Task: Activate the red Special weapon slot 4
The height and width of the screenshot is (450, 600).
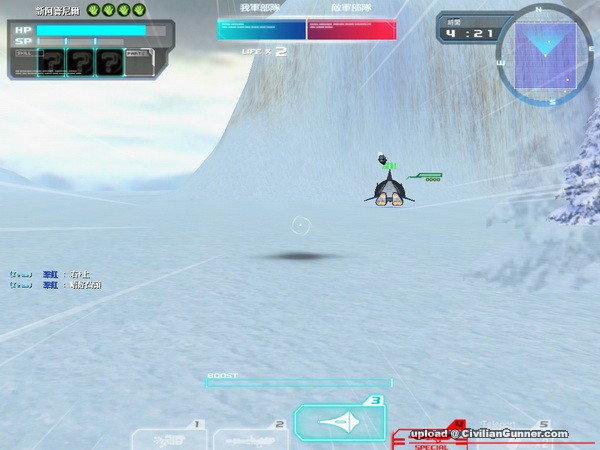Action: 428,437
